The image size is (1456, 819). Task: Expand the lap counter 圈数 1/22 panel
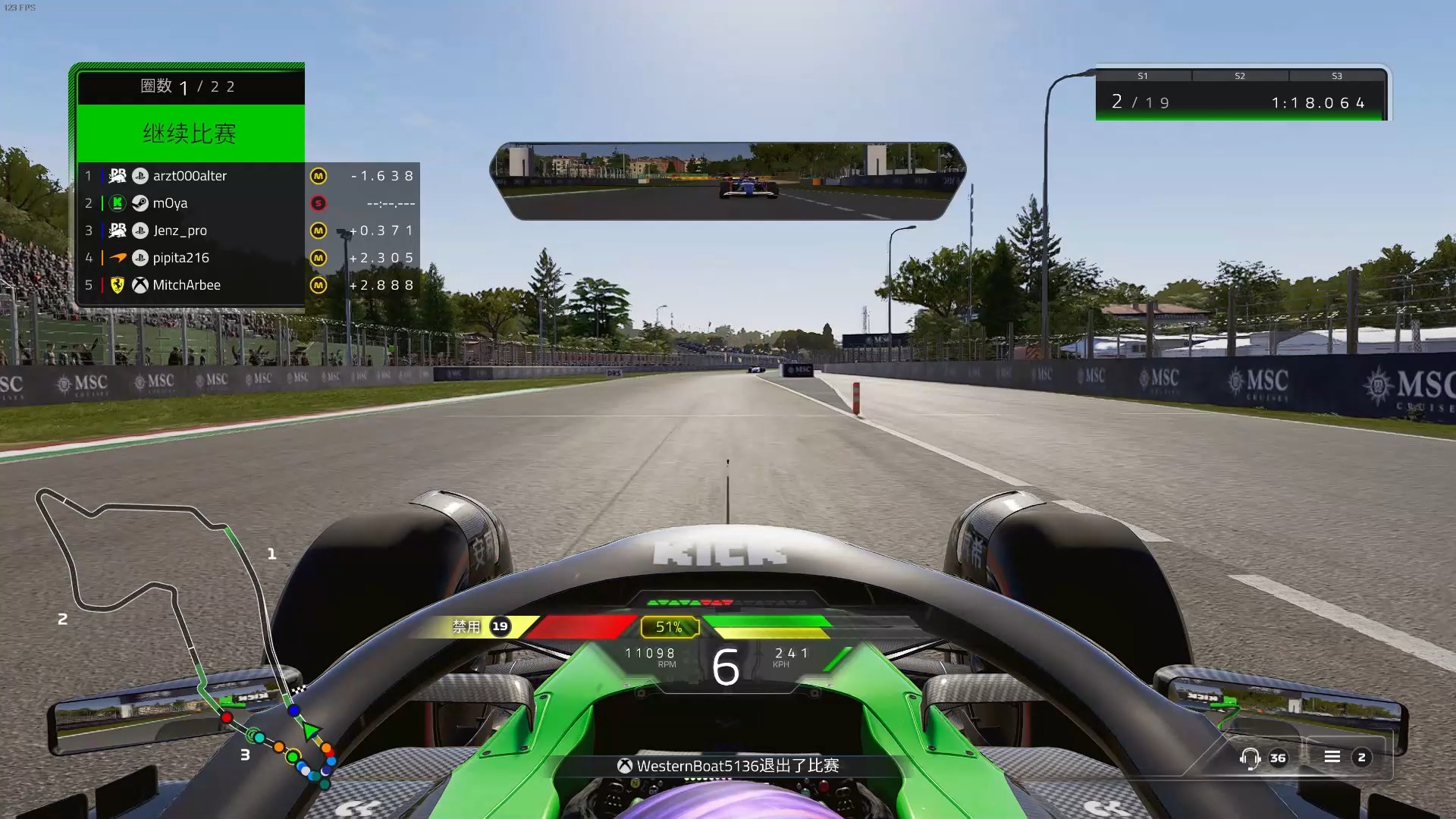(189, 86)
